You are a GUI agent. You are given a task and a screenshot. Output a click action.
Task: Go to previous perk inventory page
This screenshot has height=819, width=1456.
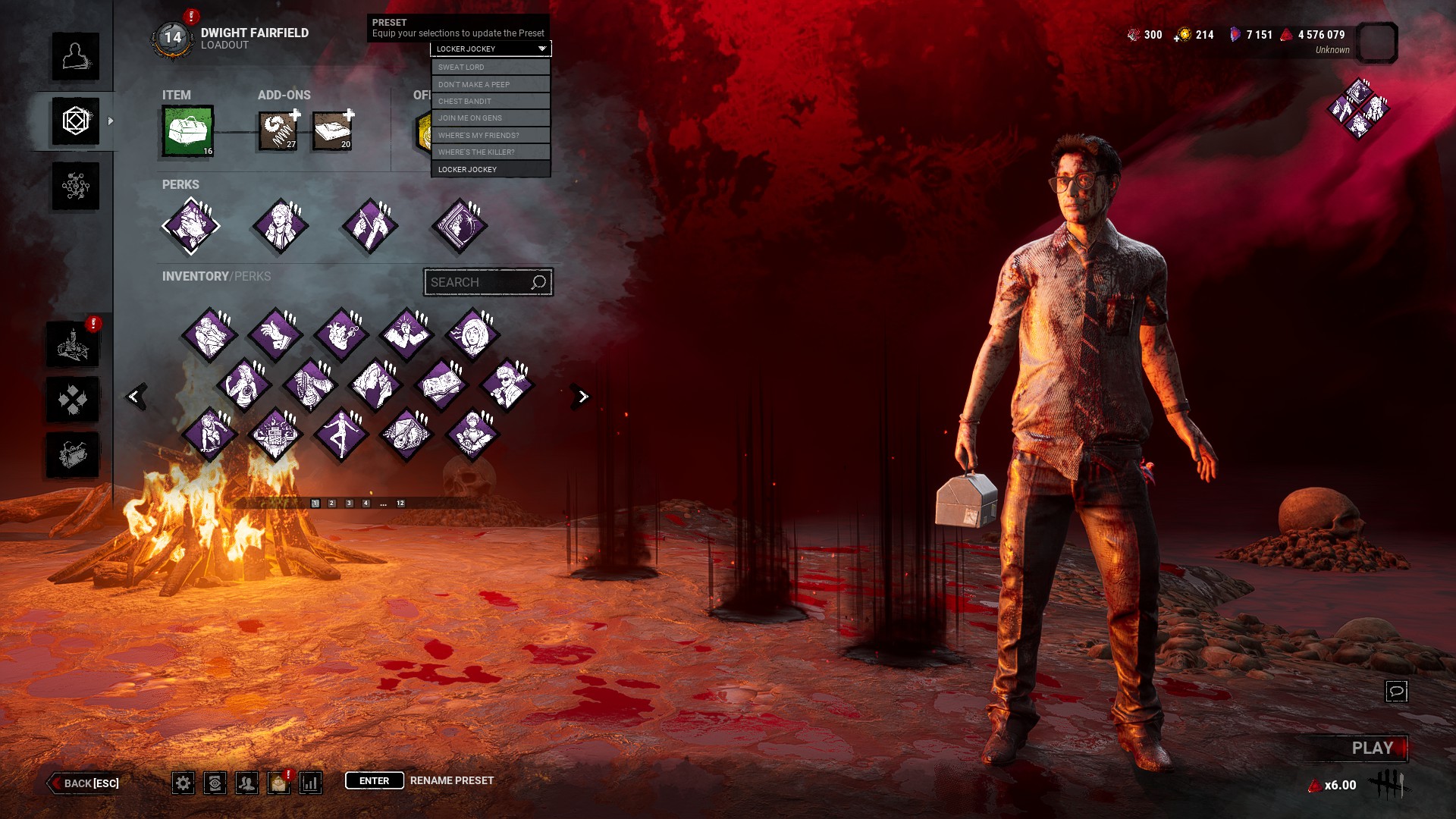click(135, 397)
